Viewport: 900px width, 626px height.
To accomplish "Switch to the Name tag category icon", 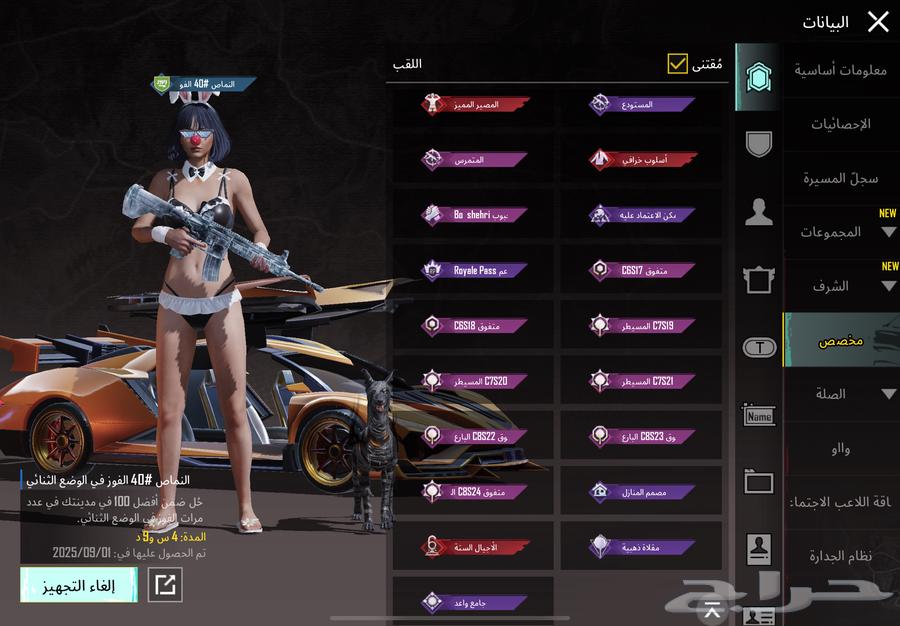I will point(759,415).
